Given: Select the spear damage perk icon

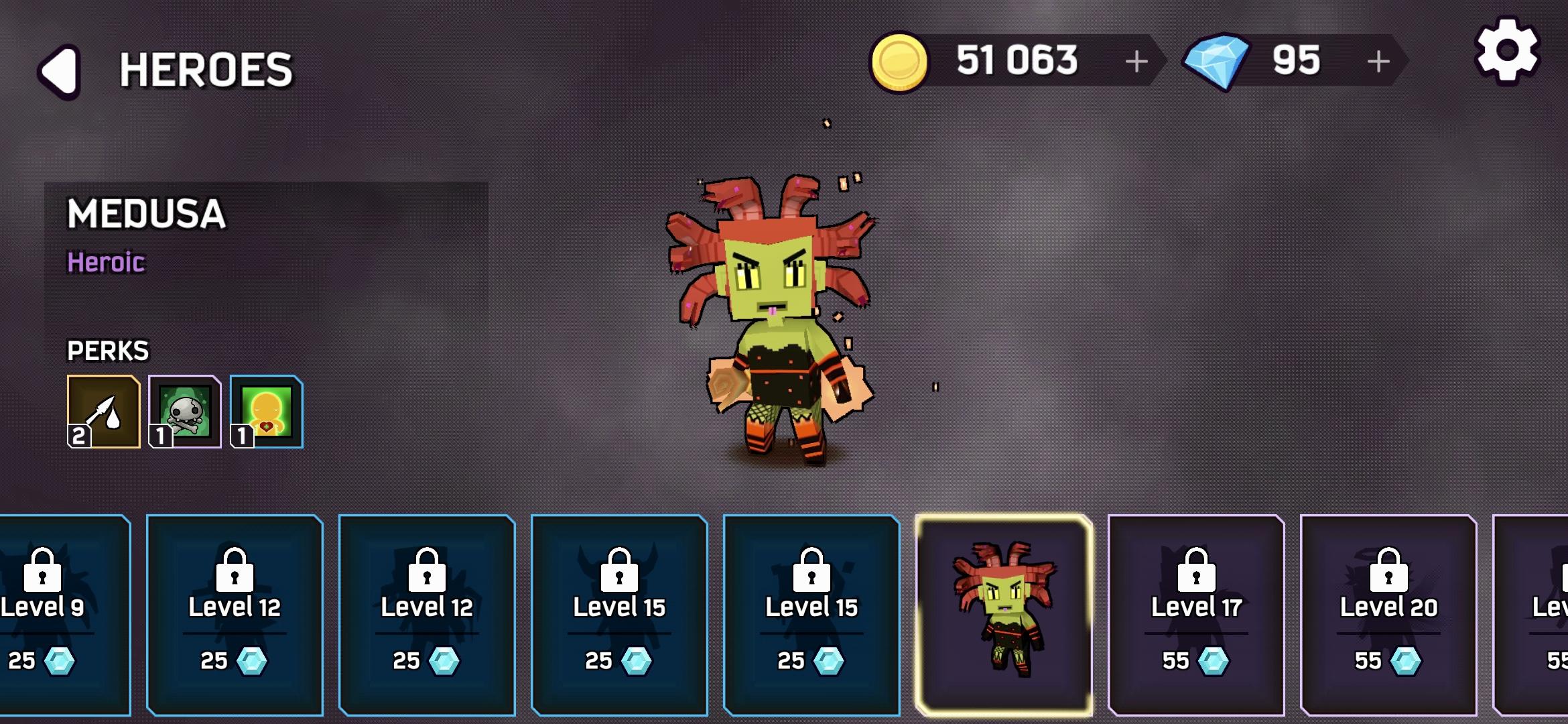Looking at the screenshot, I should 103,412.
